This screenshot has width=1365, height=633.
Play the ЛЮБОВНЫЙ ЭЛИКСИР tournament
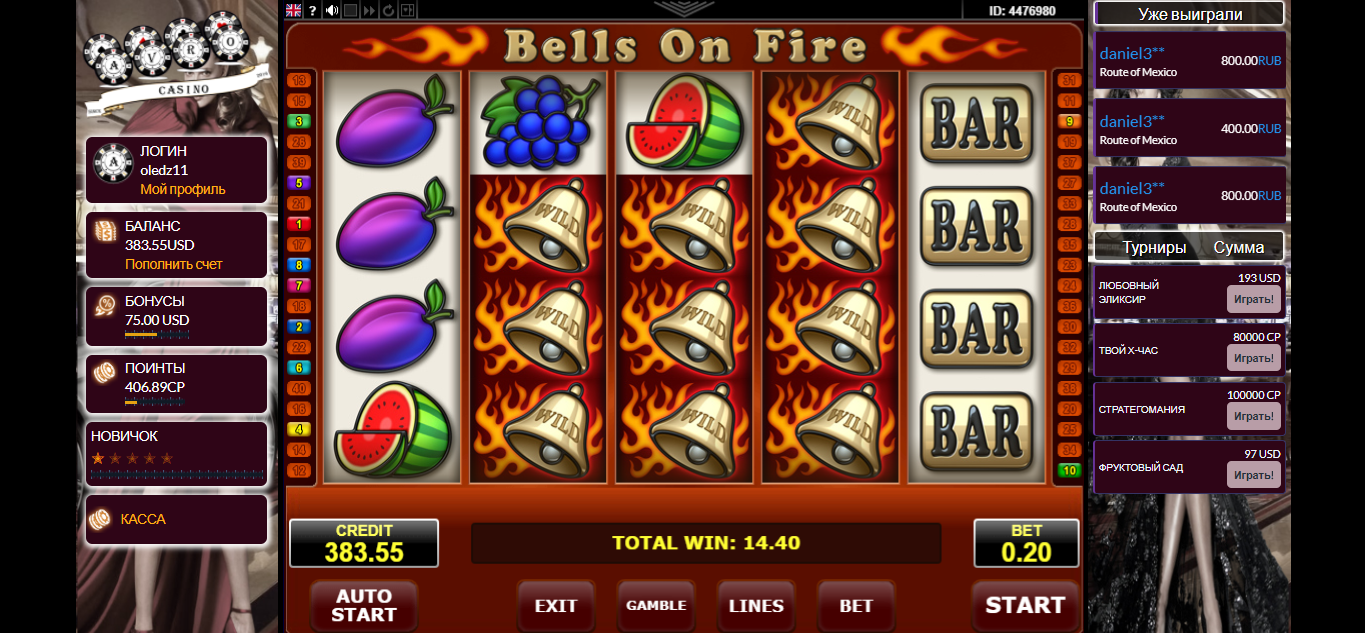coord(1253,299)
